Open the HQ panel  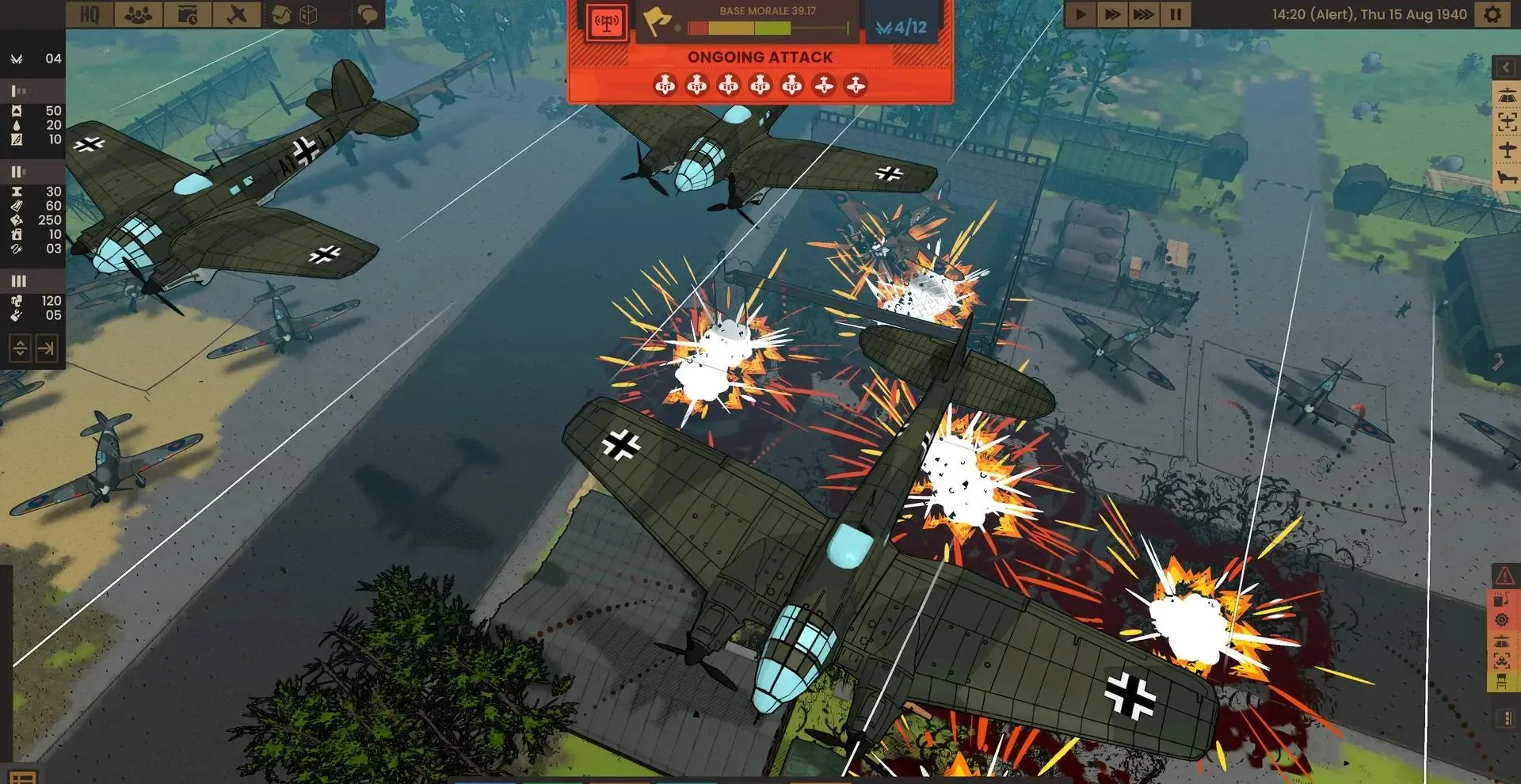point(90,14)
